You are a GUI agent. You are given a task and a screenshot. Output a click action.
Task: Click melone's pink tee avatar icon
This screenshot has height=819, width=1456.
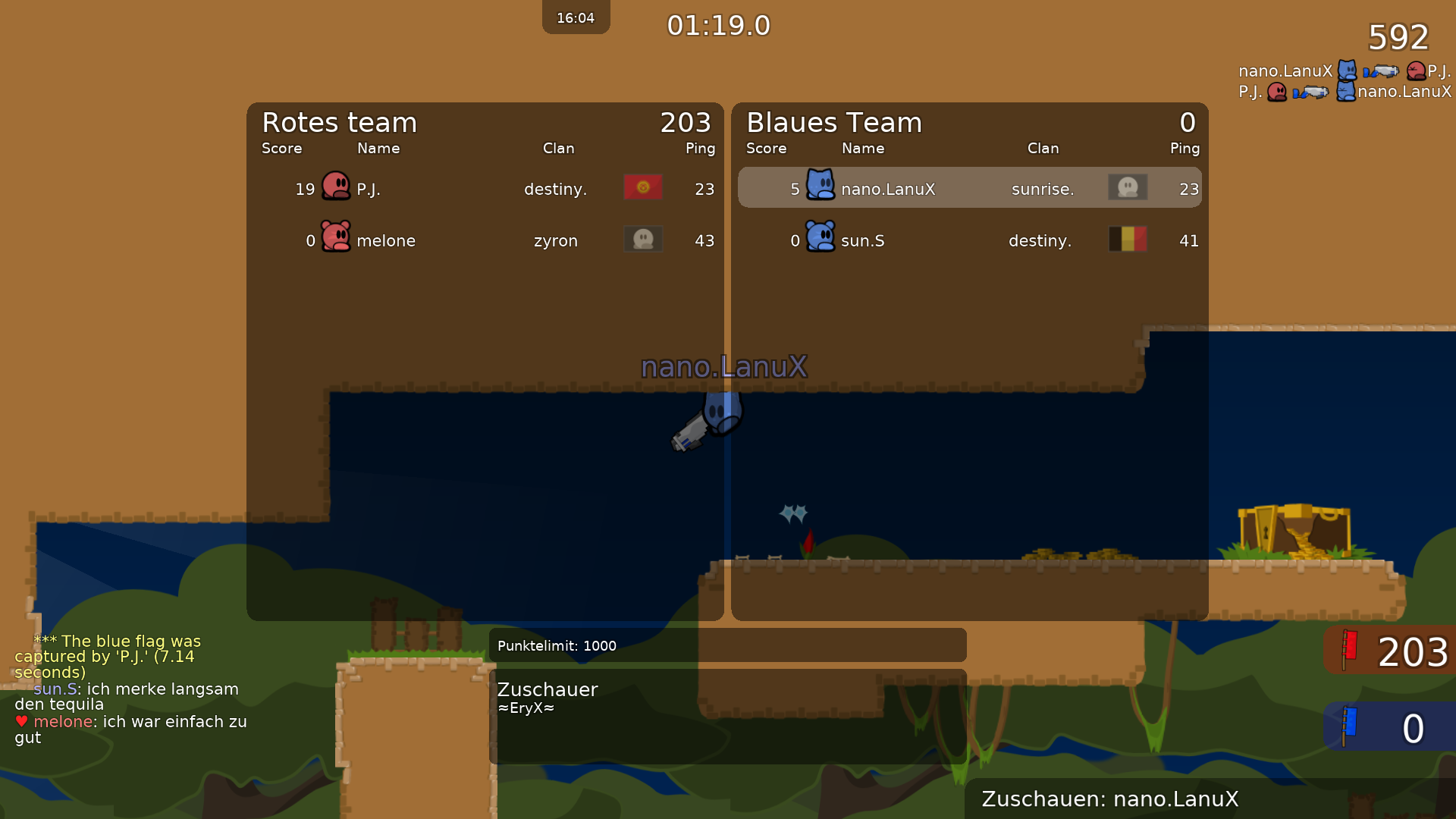[x=334, y=238]
